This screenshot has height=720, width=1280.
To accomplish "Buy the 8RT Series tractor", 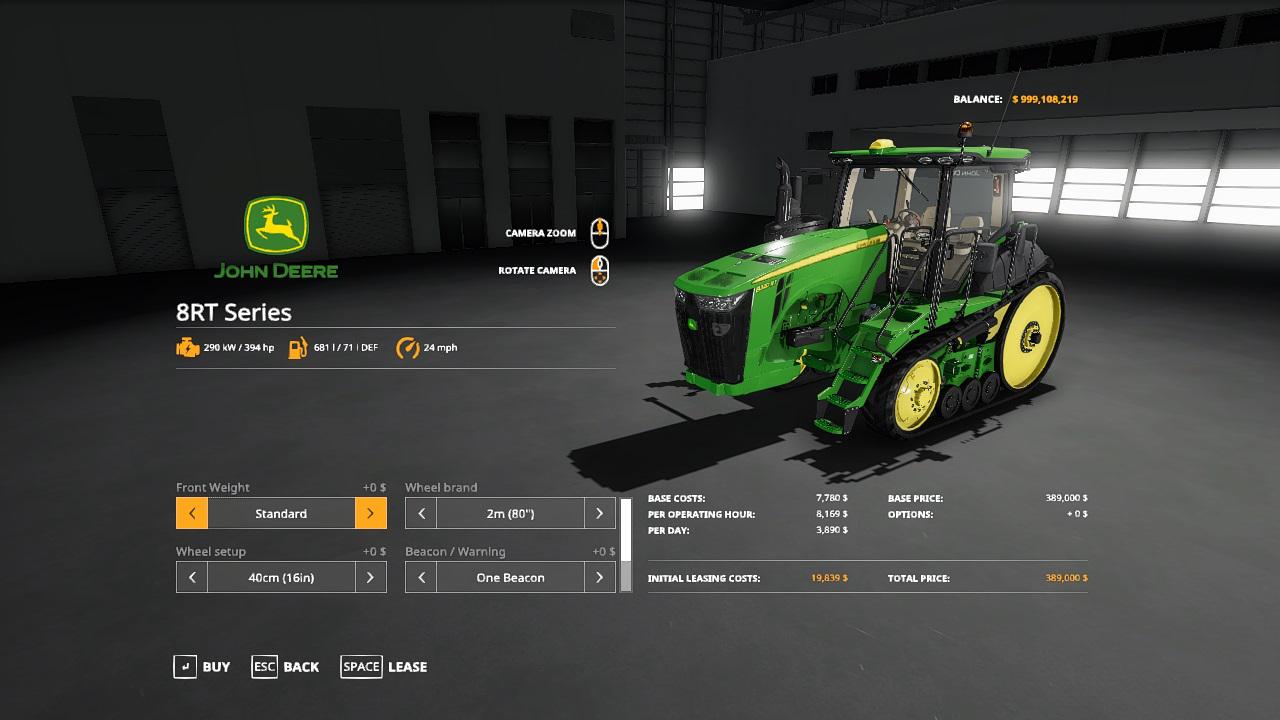I will [x=202, y=667].
